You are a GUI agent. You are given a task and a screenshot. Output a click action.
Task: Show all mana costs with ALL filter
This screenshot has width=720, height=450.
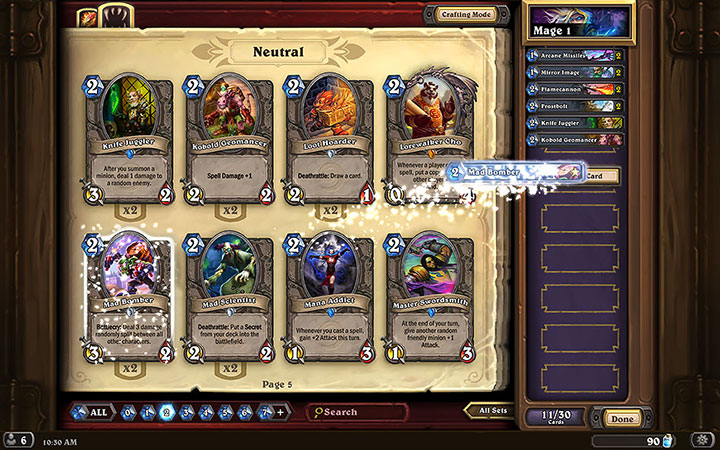click(91, 412)
